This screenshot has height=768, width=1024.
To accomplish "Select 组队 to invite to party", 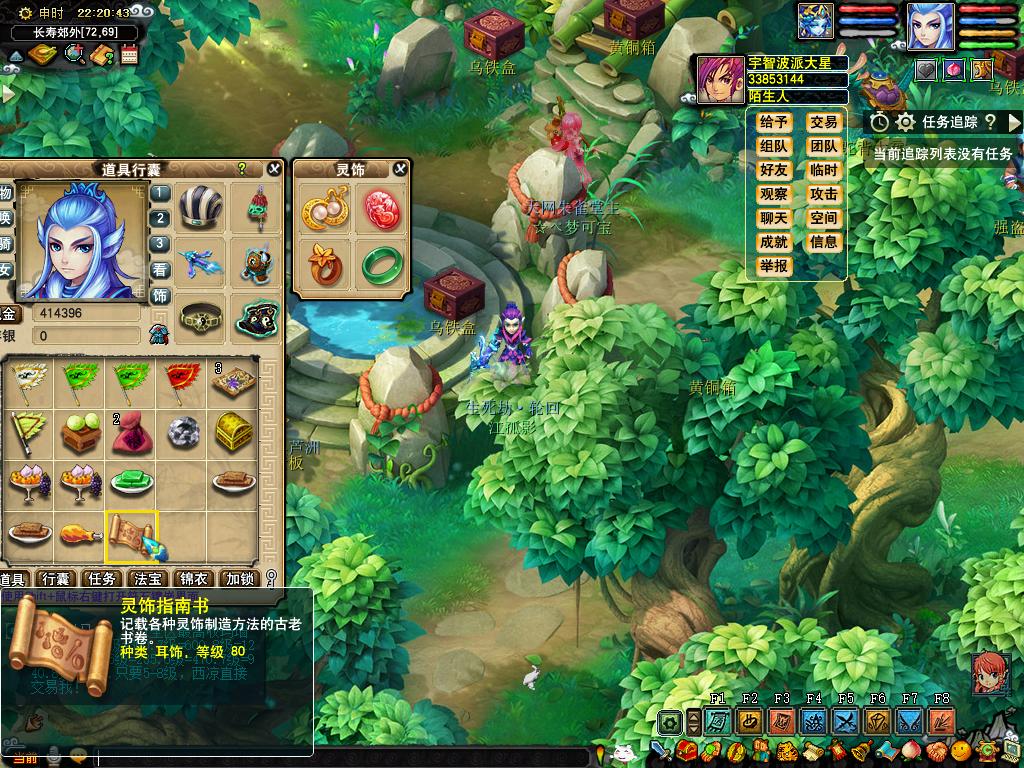I will coord(774,146).
